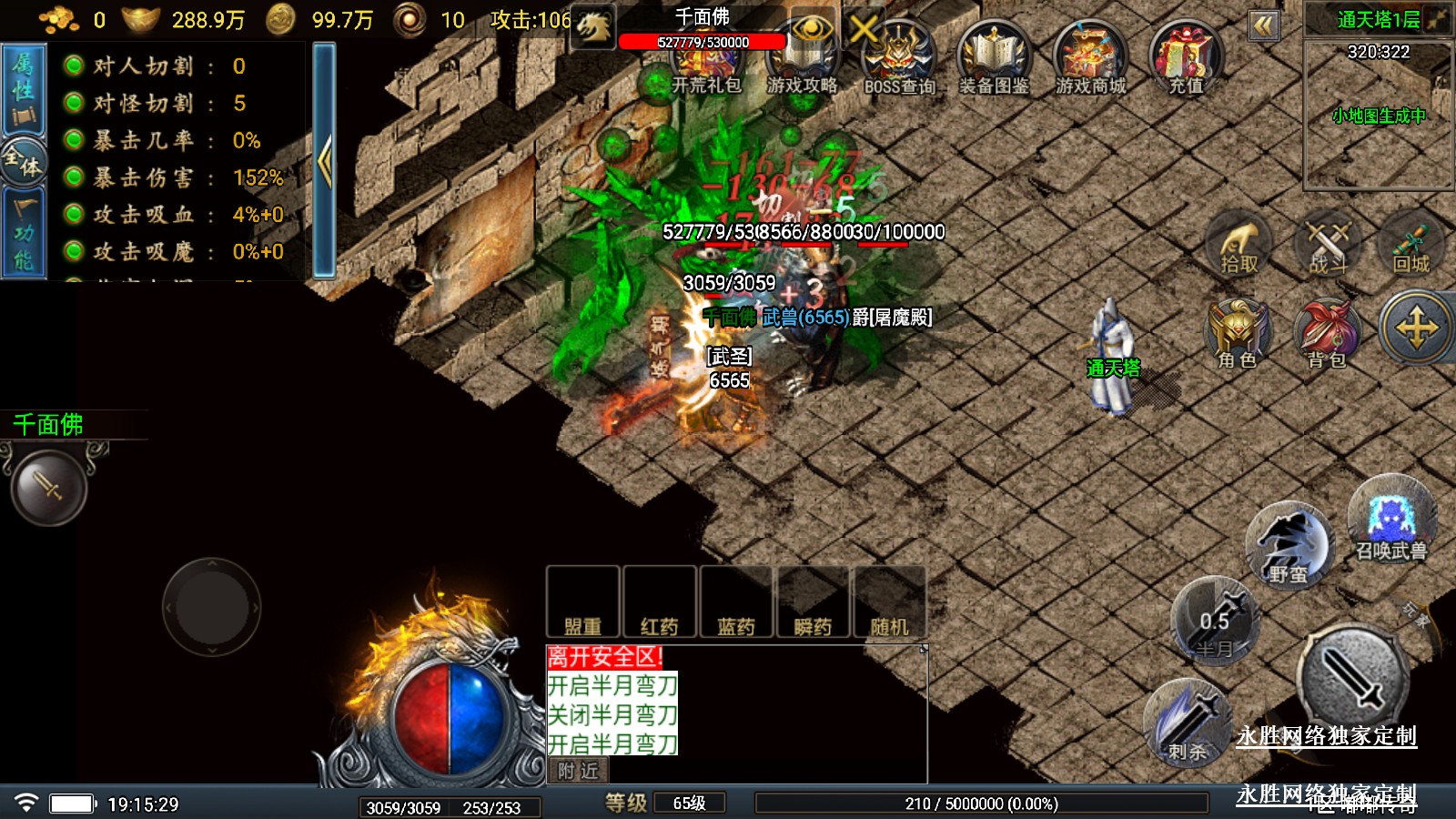Activate the 召唤武兽 summon skill

1390,520
